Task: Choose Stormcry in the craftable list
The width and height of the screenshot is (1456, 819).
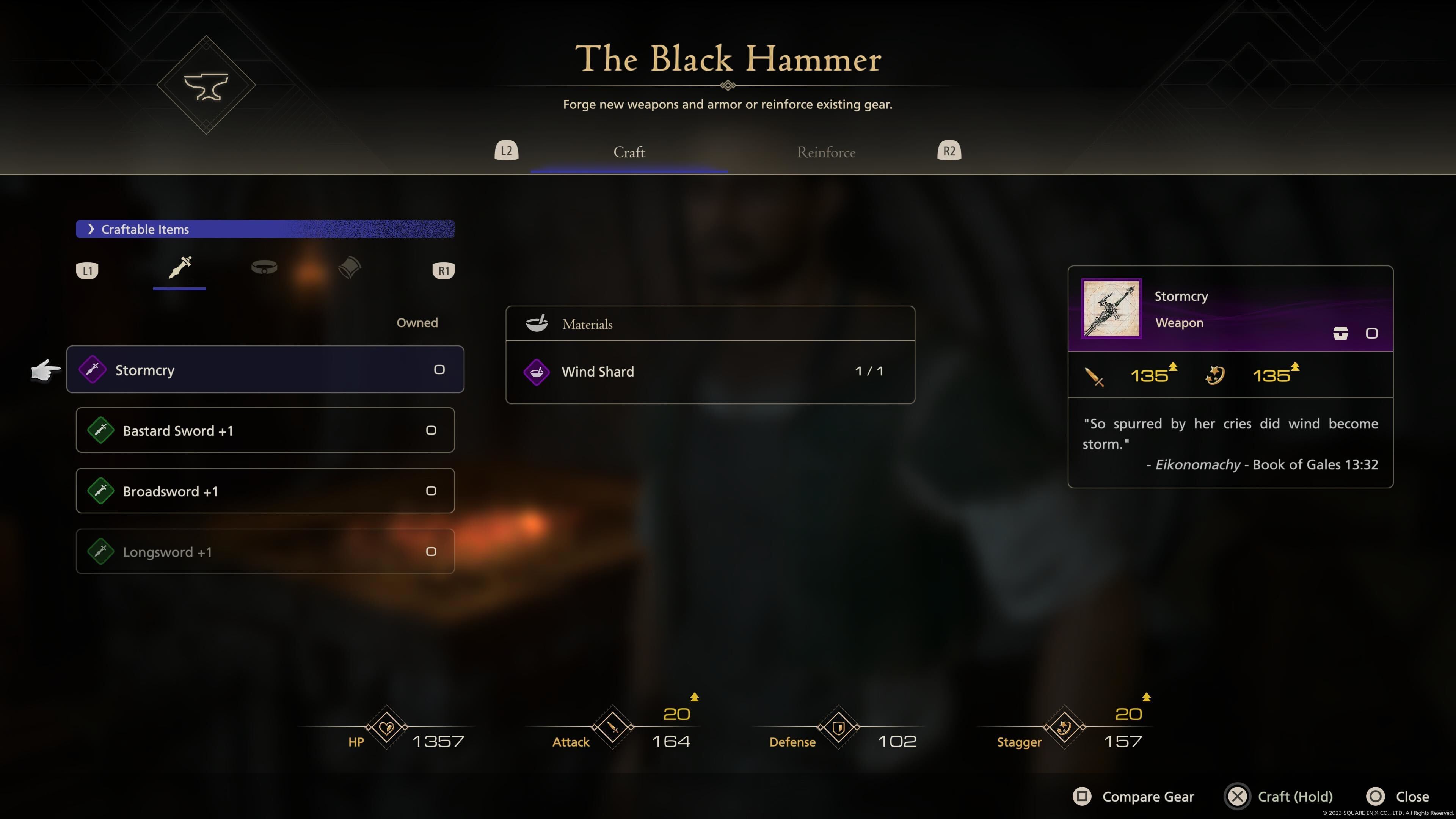Action: (x=265, y=370)
